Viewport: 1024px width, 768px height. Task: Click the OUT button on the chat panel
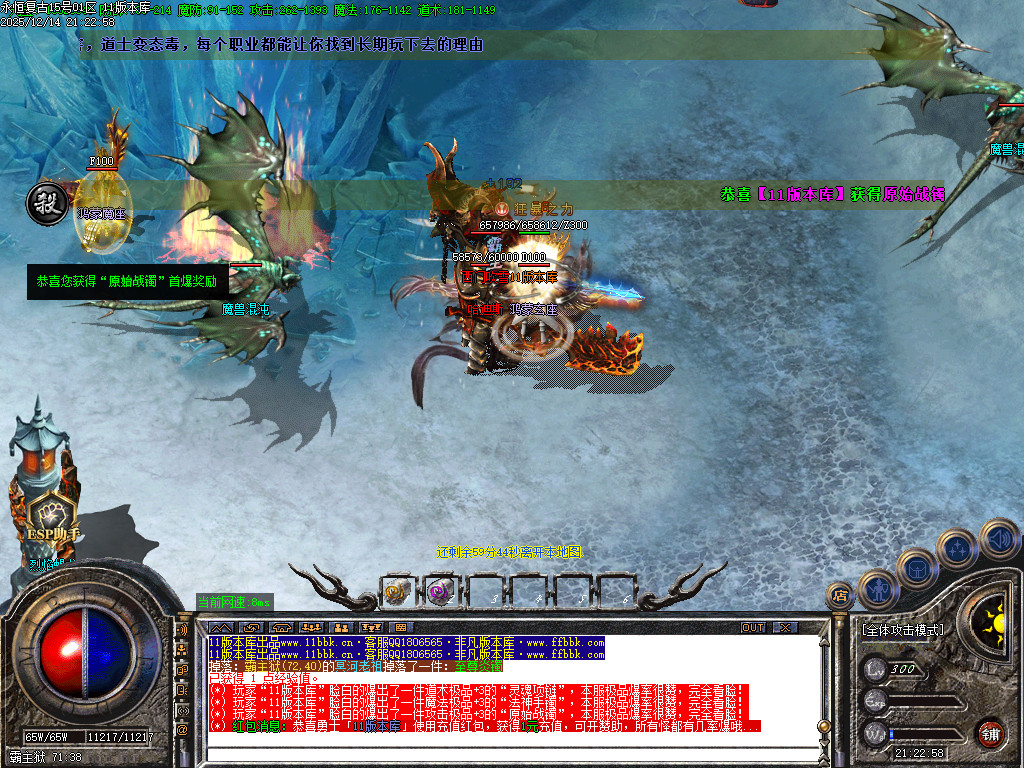[x=753, y=627]
